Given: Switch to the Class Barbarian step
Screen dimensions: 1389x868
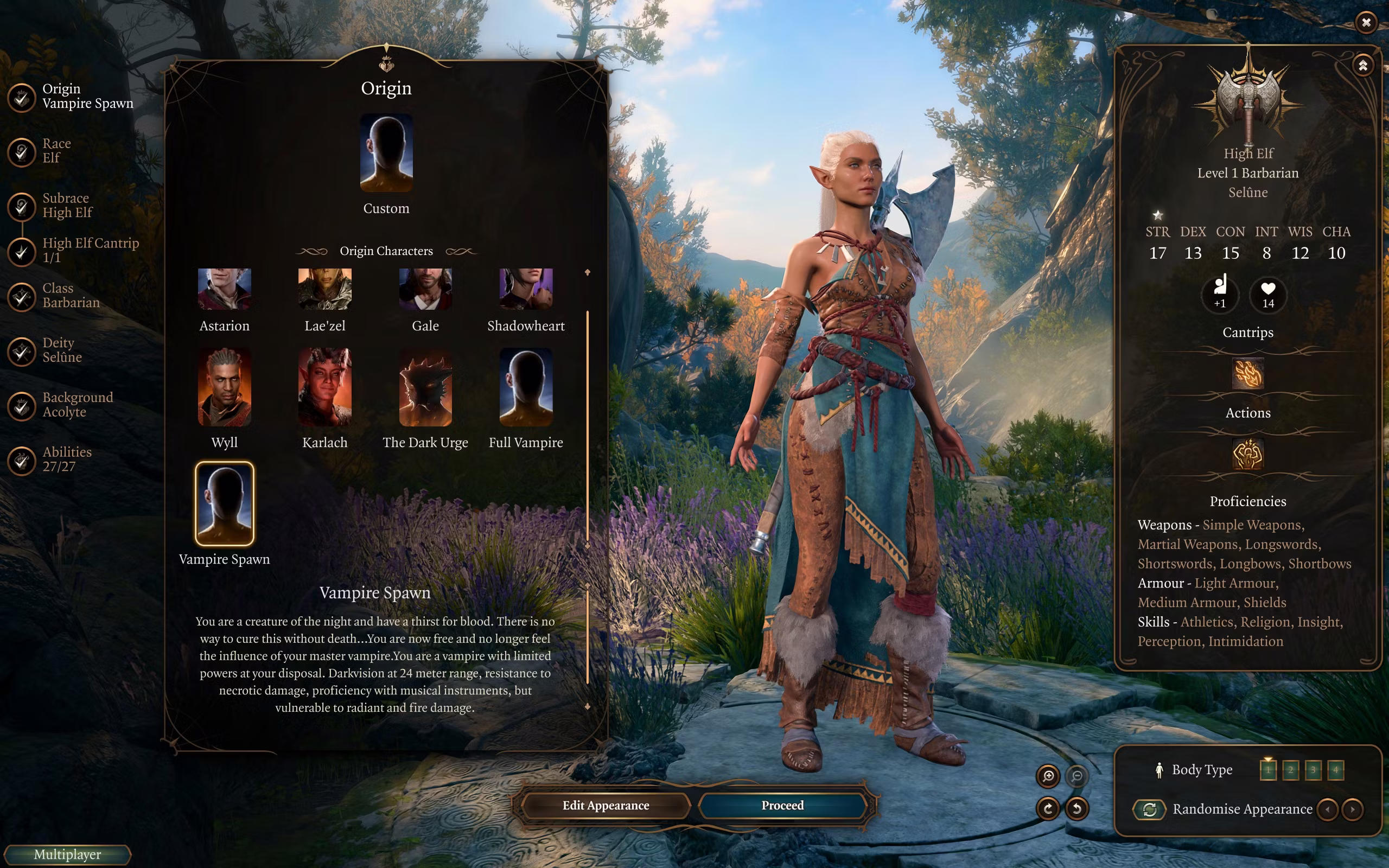Looking at the screenshot, I should (71, 296).
